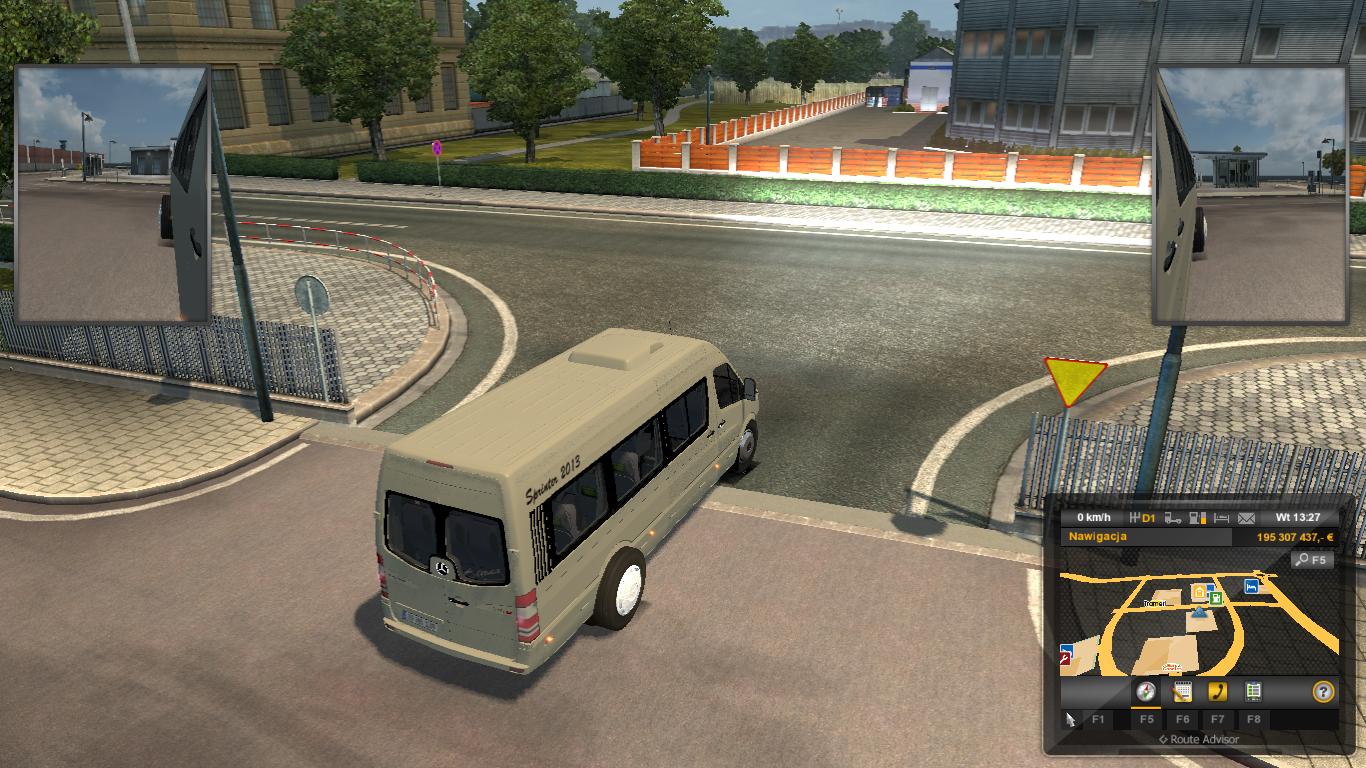This screenshot has height=768, width=1366.
Task: Open the job diary calendar icon
Action: [1183, 691]
